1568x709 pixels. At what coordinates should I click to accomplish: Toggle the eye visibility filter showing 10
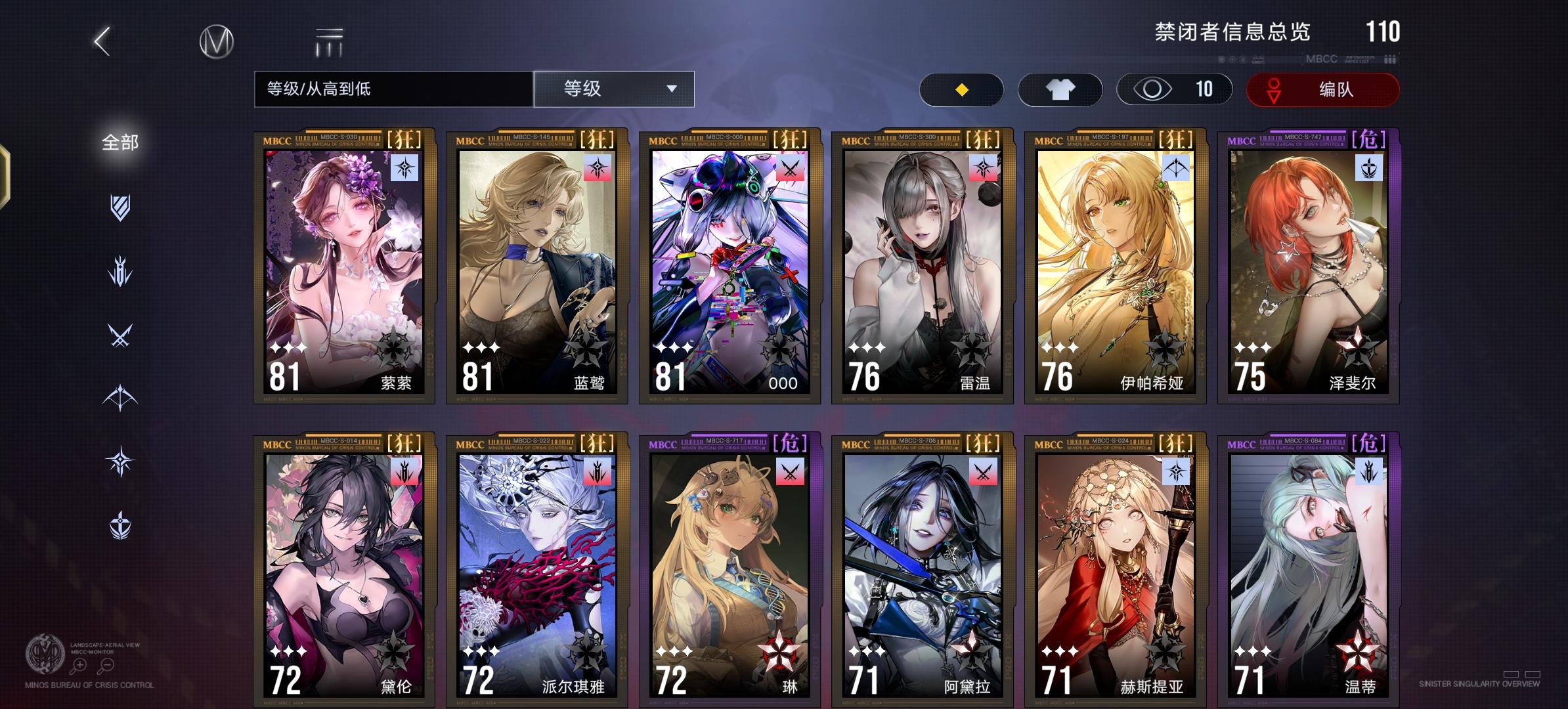(1174, 89)
